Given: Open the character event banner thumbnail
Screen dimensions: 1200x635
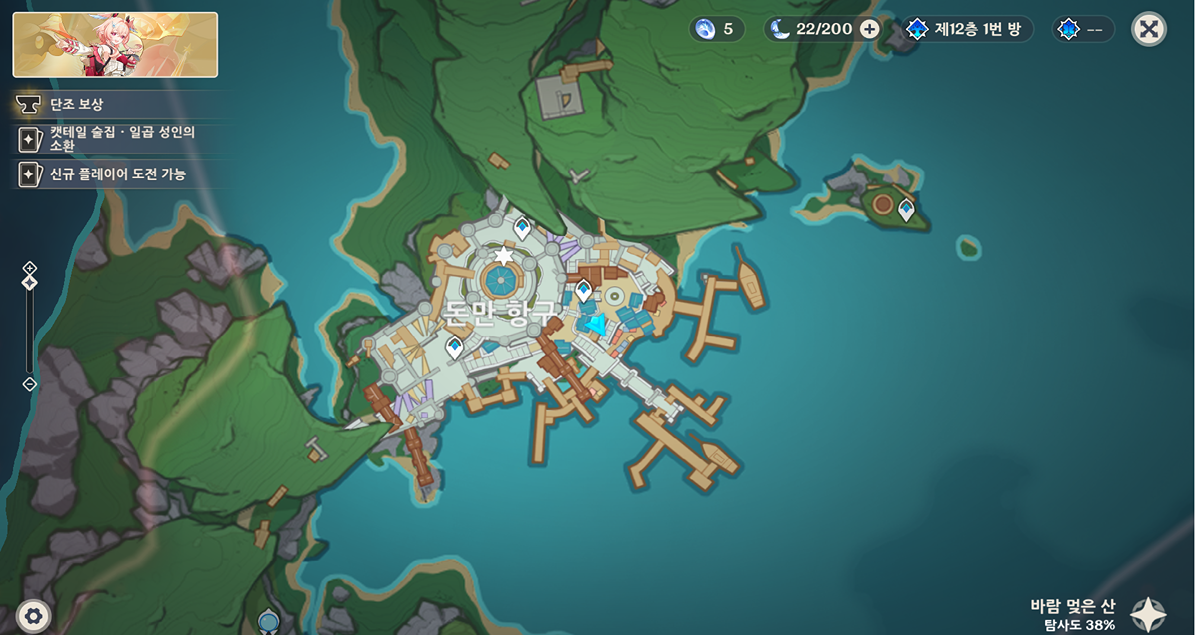Looking at the screenshot, I should point(115,45).
